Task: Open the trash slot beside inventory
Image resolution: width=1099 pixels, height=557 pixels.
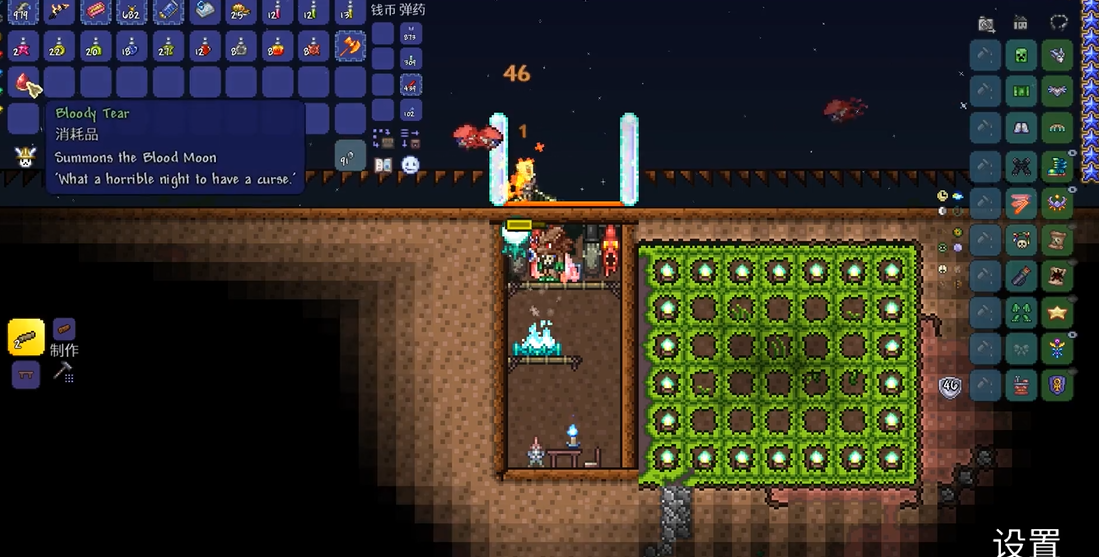Action: (x=350, y=156)
